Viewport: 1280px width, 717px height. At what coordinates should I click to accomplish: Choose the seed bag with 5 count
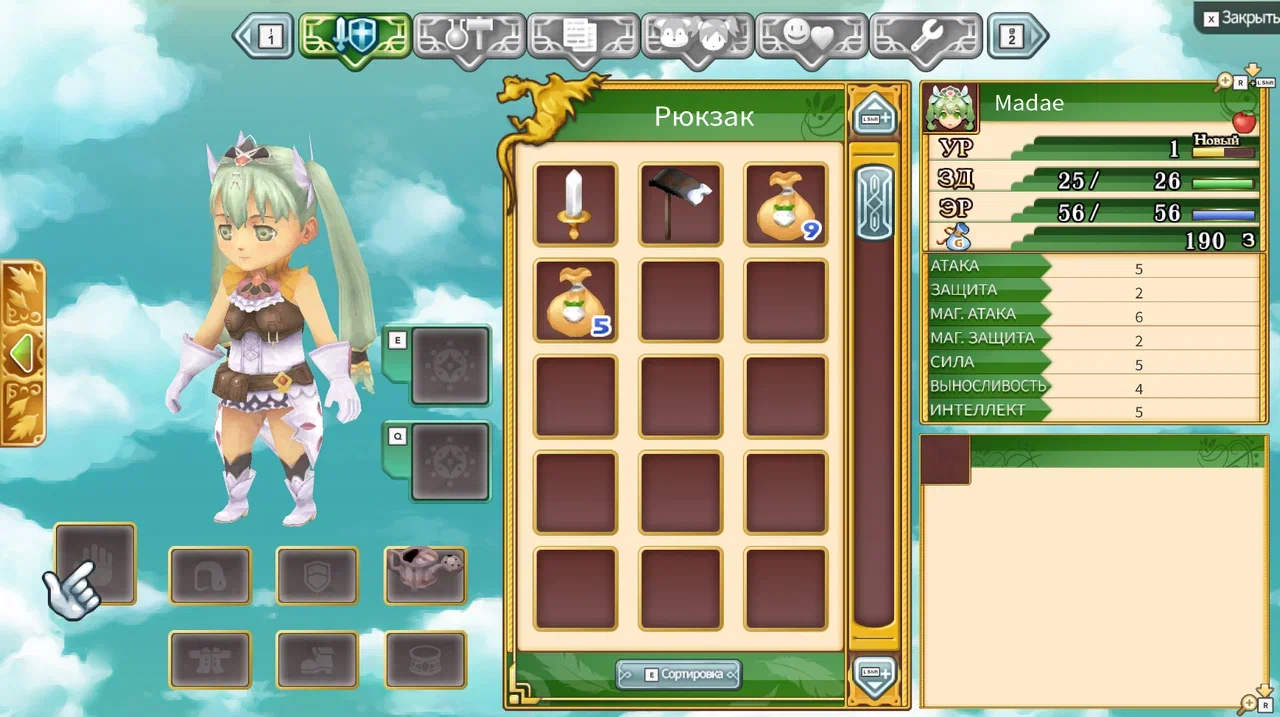(x=575, y=300)
